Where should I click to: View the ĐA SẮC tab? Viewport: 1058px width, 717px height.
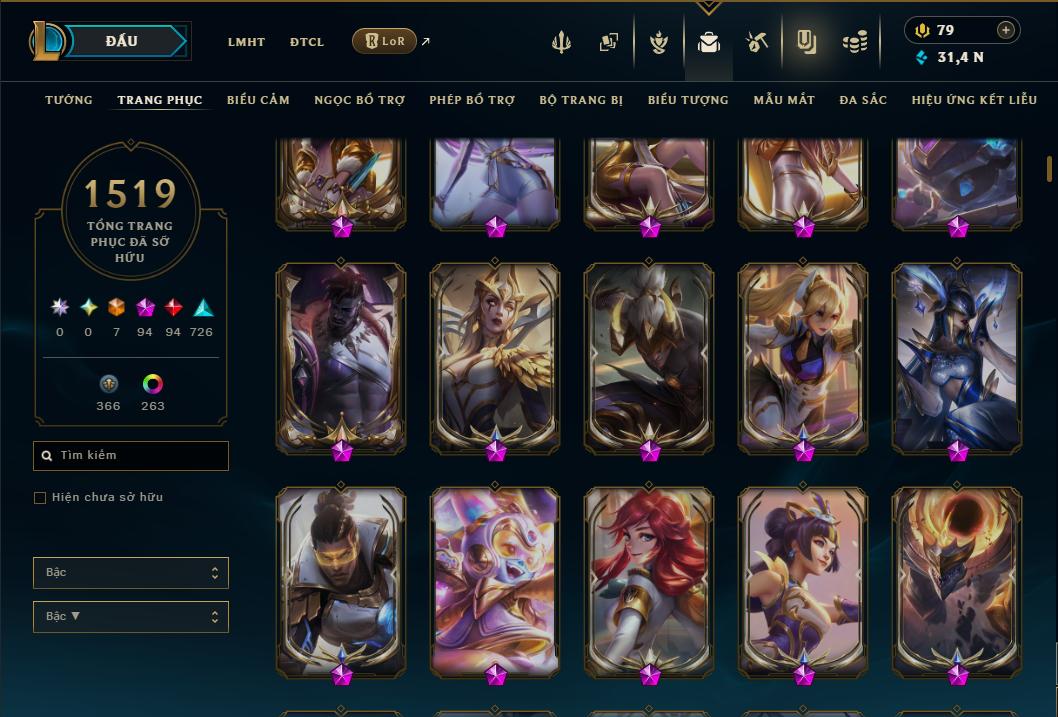click(863, 100)
